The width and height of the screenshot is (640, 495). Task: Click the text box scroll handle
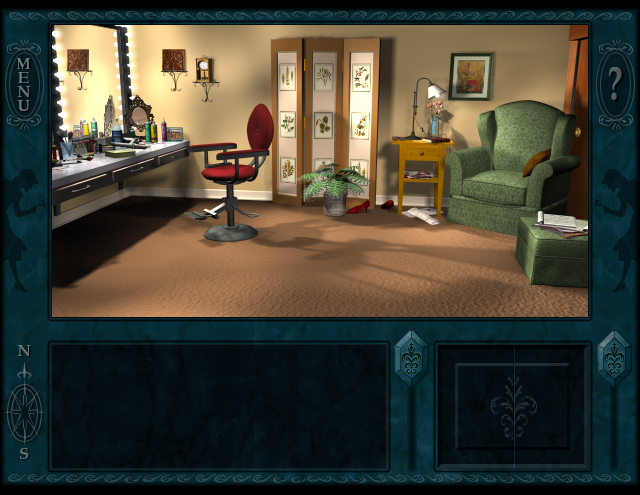[x=411, y=358]
